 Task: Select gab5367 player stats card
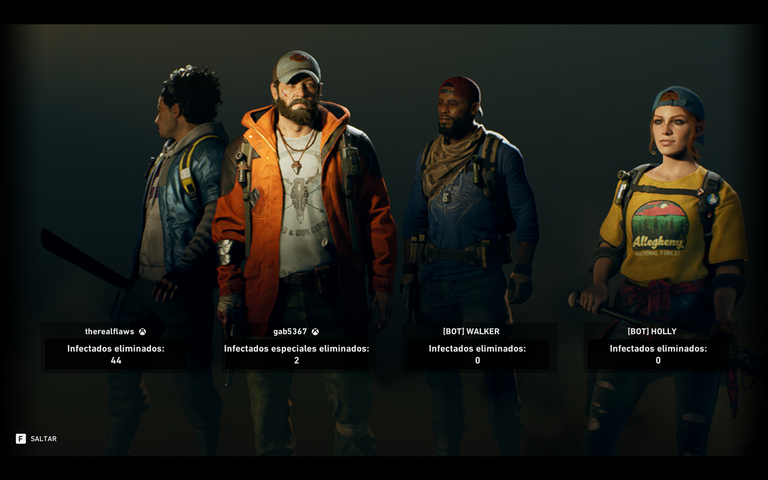coord(296,347)
